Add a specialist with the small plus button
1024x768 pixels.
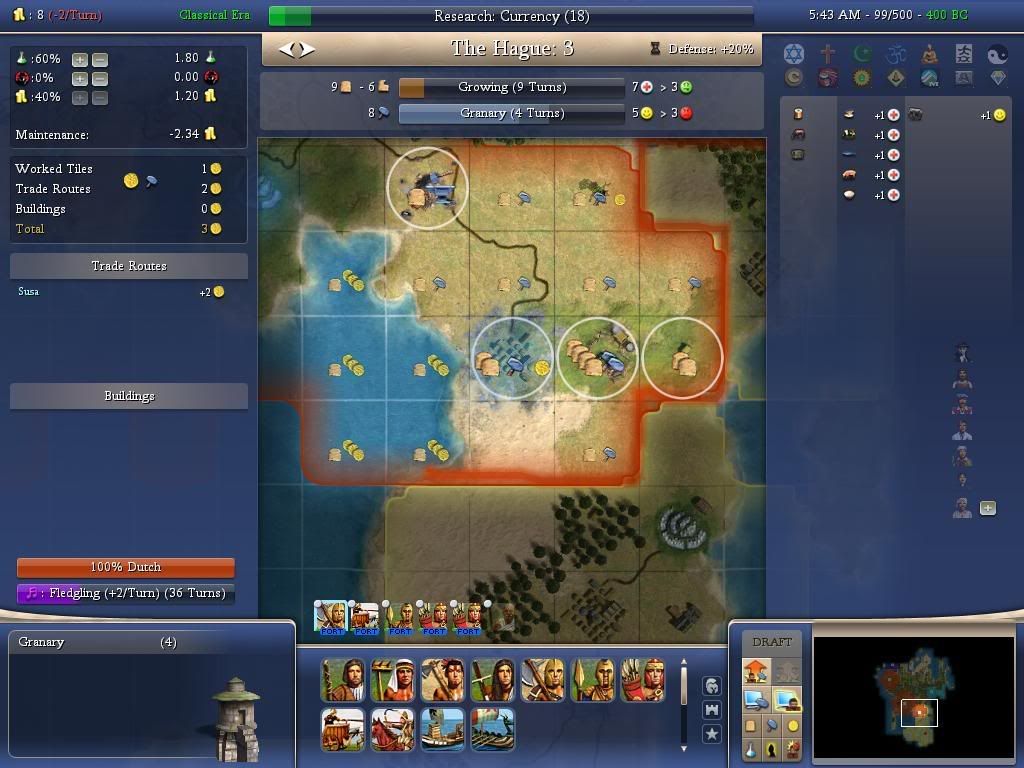[x=987, y=508]
